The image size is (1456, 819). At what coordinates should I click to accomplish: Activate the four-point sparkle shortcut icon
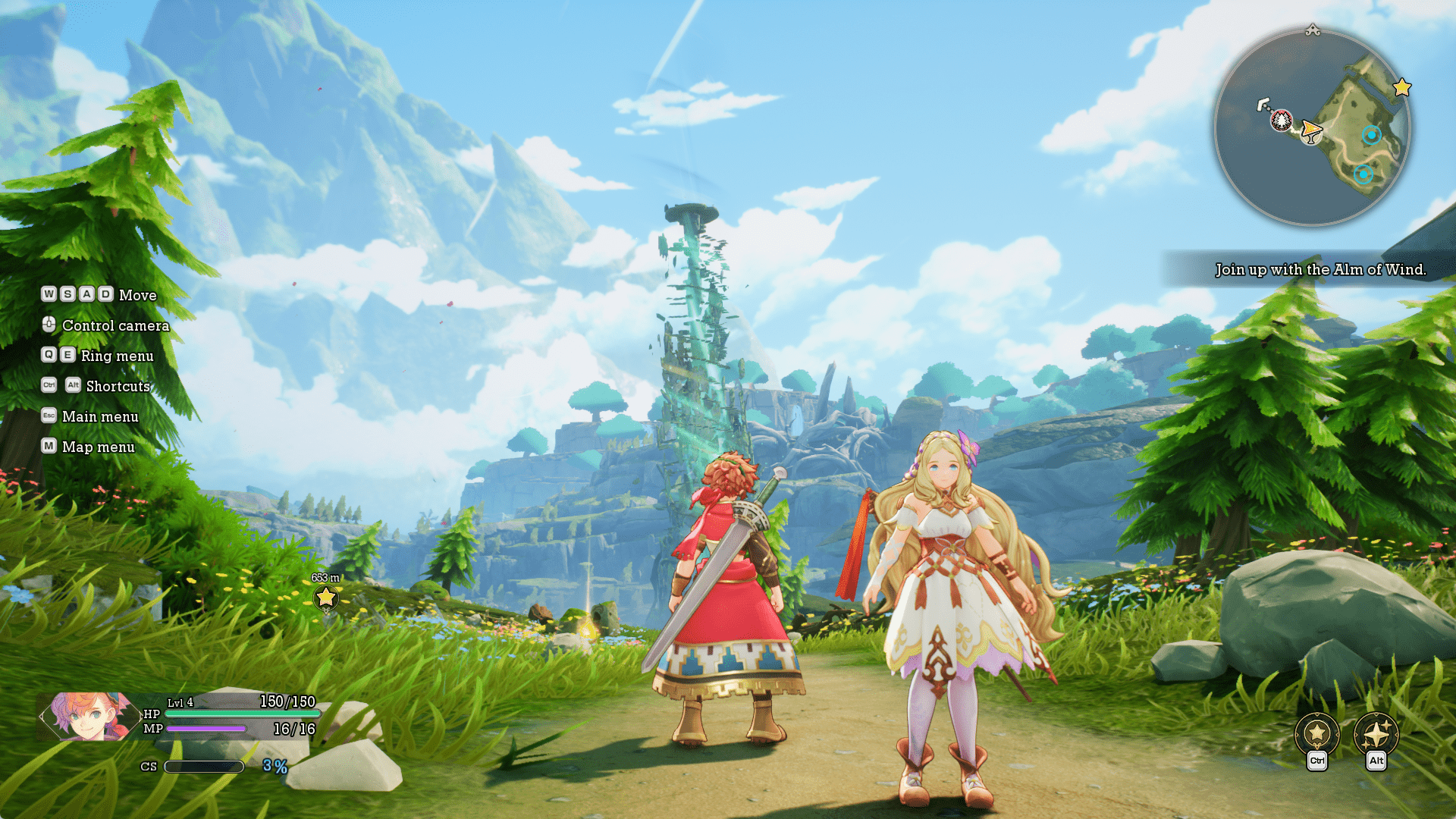click(1376, 733)
